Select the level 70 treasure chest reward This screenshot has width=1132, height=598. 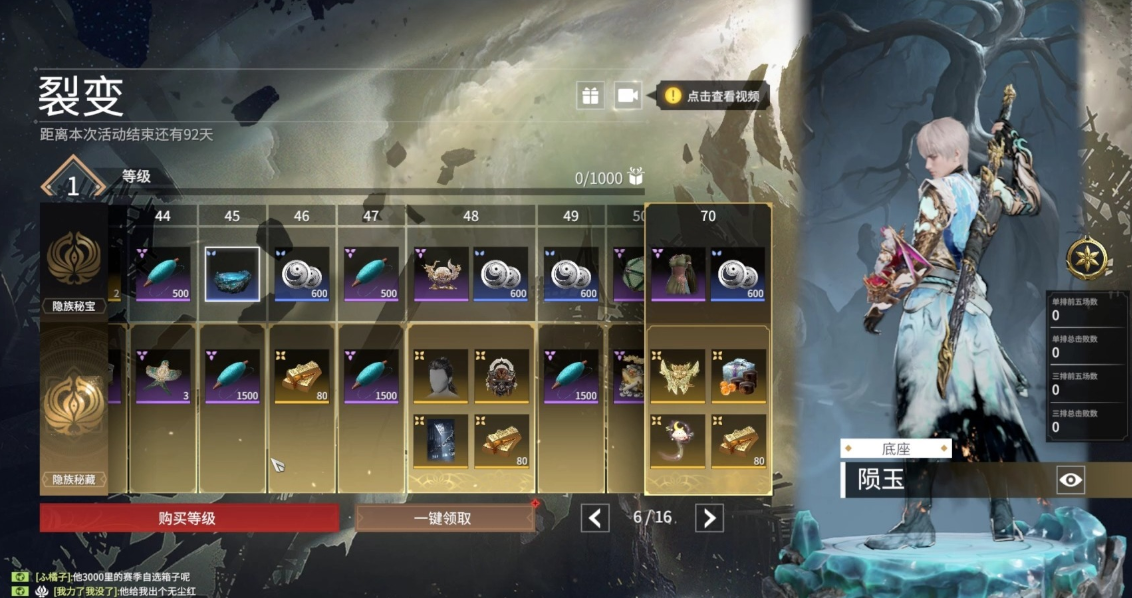click(x=738, y=376)
